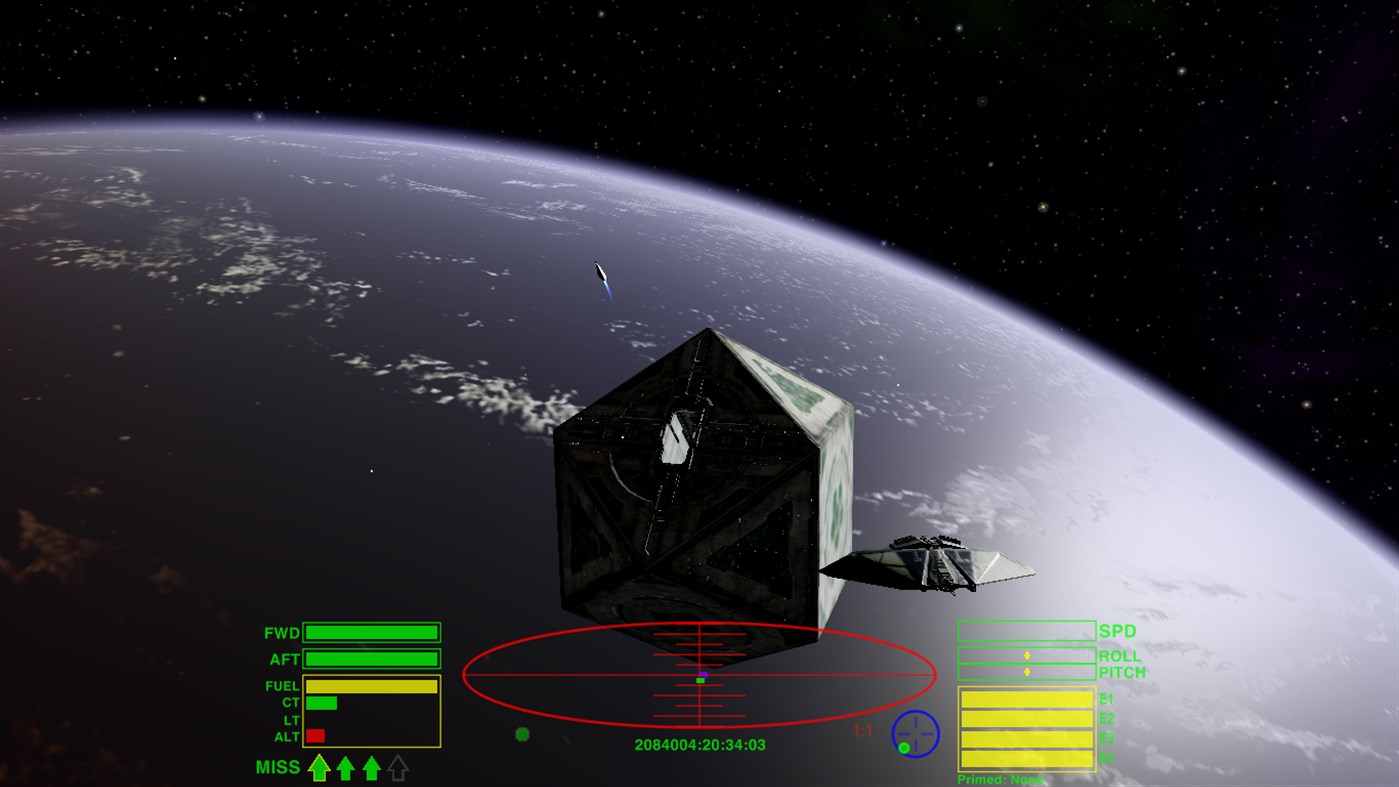Click the green target dot on blue reticle

coord(904,747)
